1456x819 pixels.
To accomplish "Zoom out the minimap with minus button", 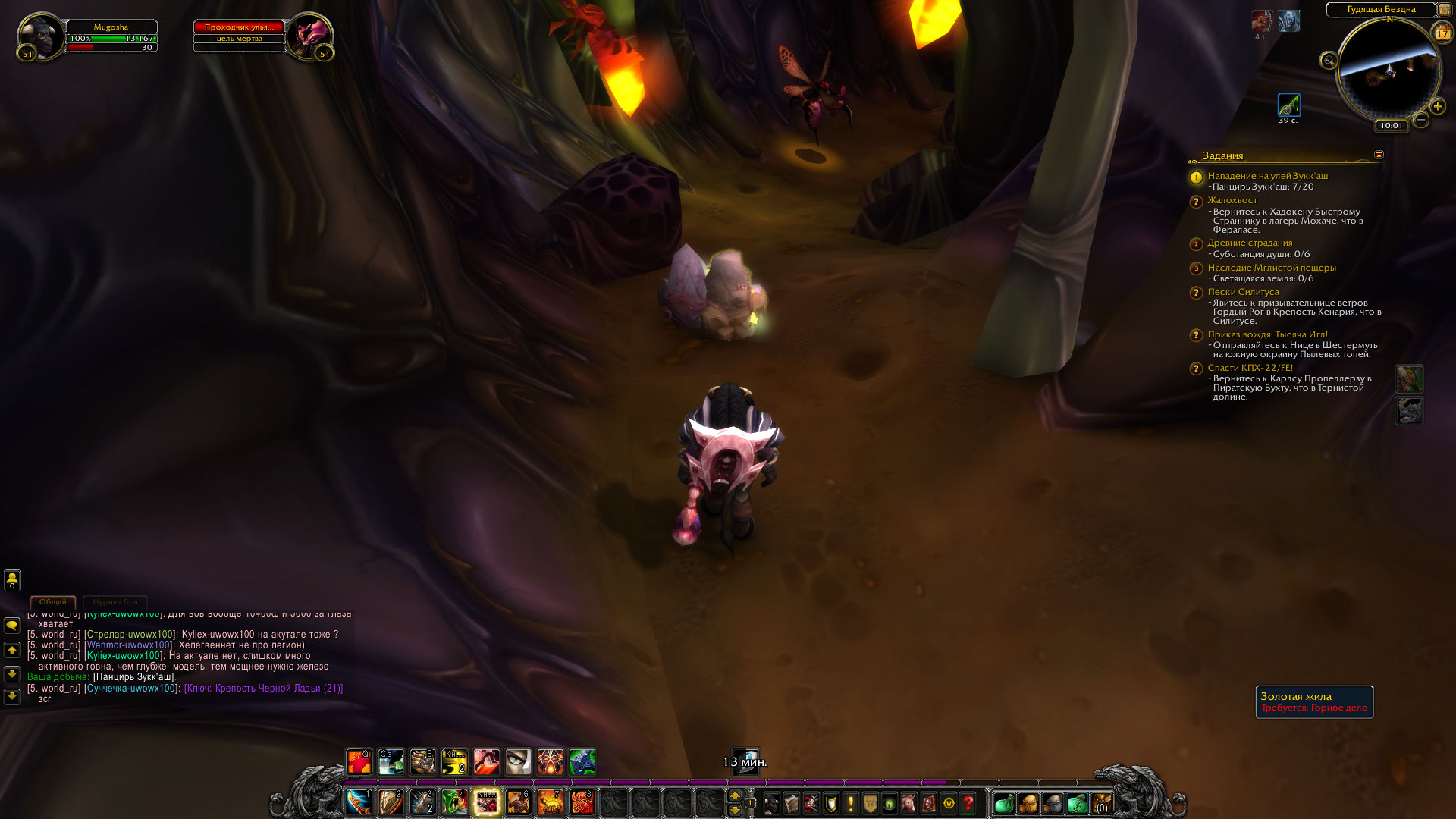I will coord(1421,120).
